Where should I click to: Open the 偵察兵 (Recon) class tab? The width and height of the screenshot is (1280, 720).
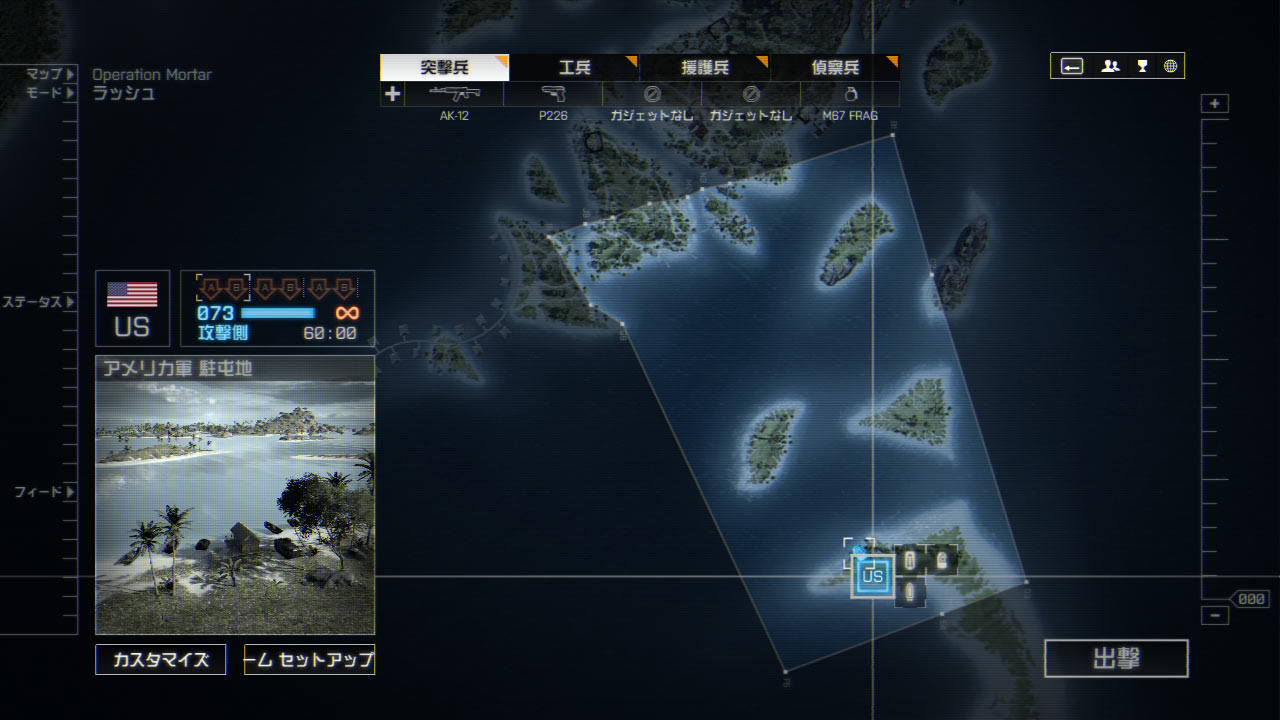834,68
